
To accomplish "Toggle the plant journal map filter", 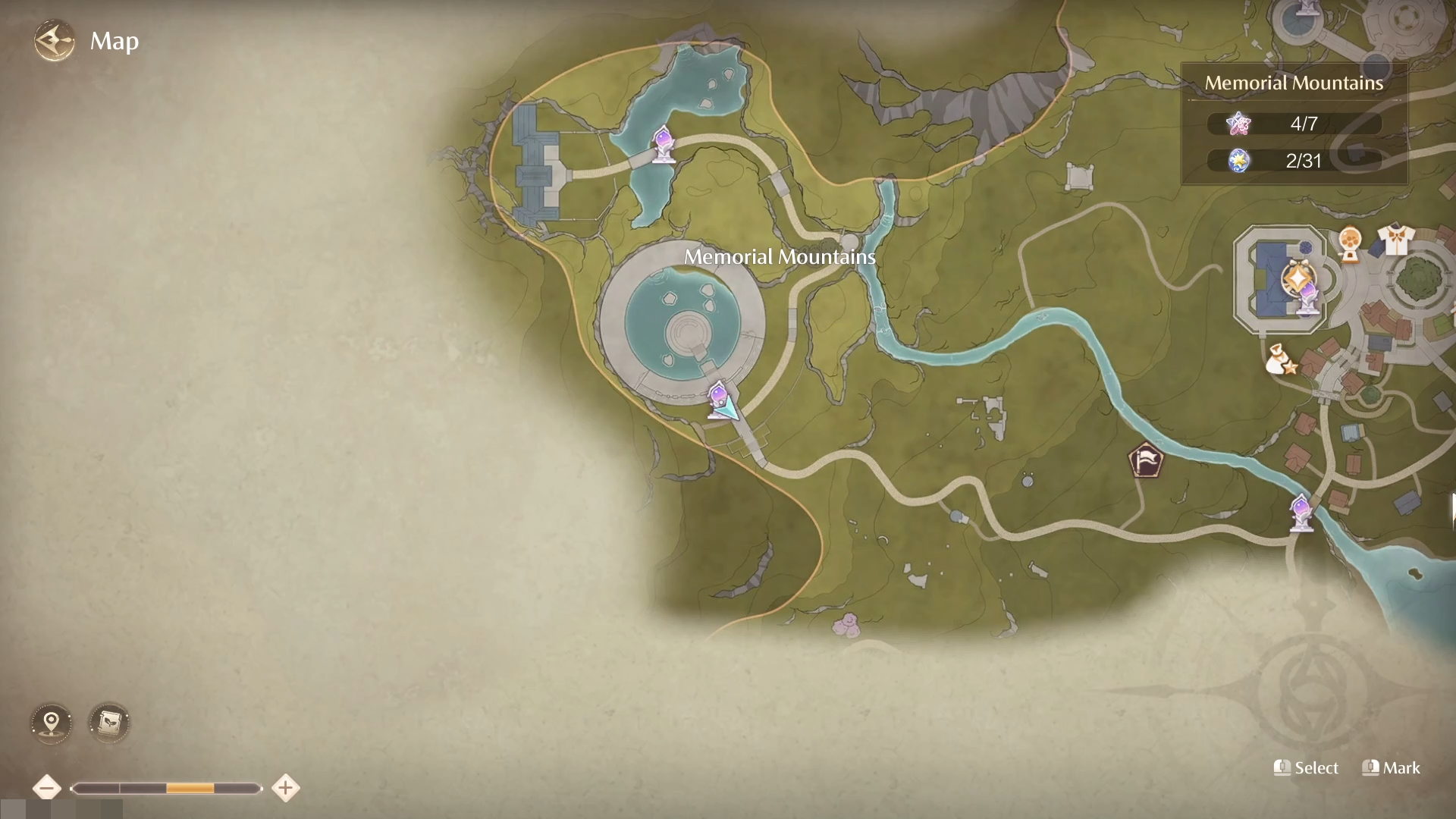I will pyautogui.click(x=109, y=723).
